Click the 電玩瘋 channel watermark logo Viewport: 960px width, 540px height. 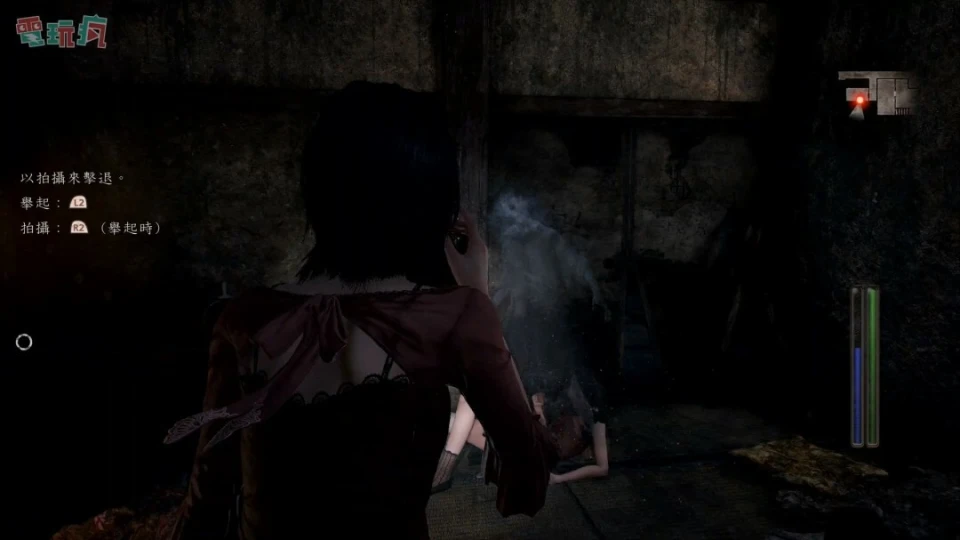pyautogui.click(x=61, y=31)
